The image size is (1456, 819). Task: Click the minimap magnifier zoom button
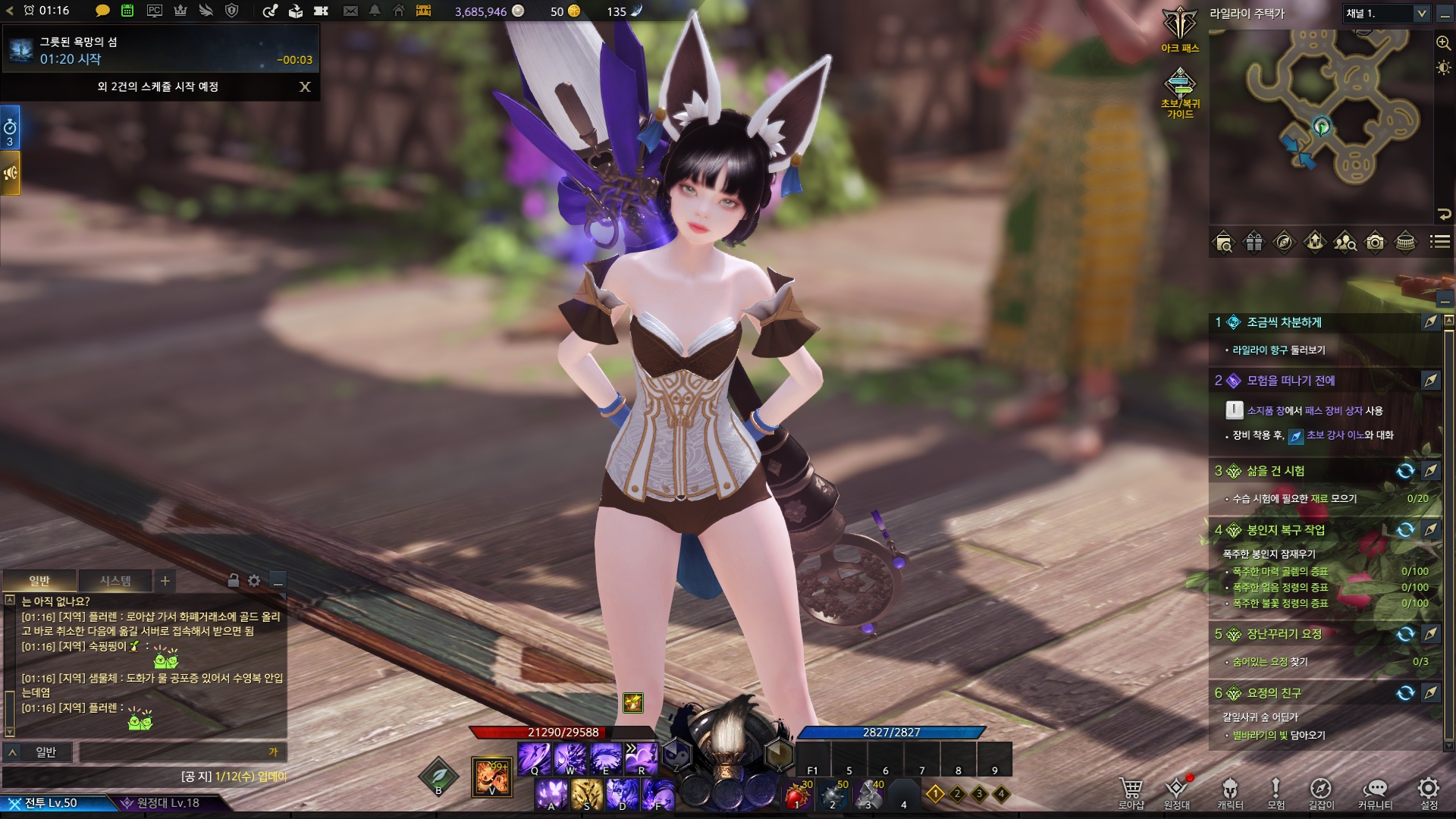(x=1443, y=43)
